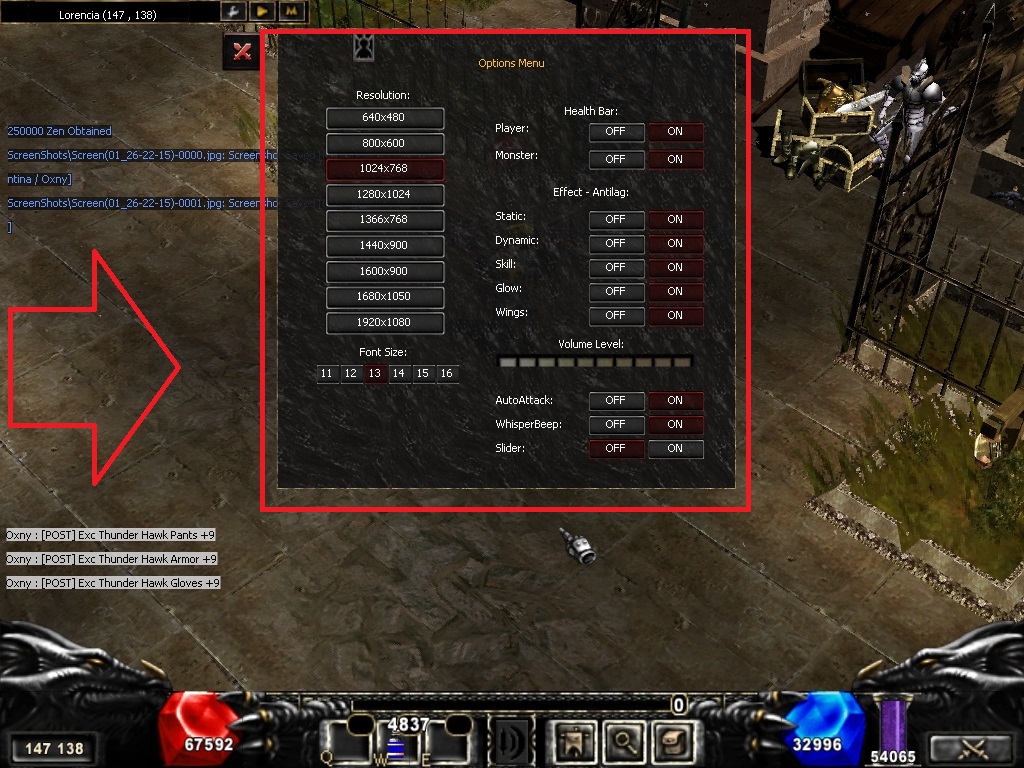
Task: Choose font size 11
Action: 326,374
